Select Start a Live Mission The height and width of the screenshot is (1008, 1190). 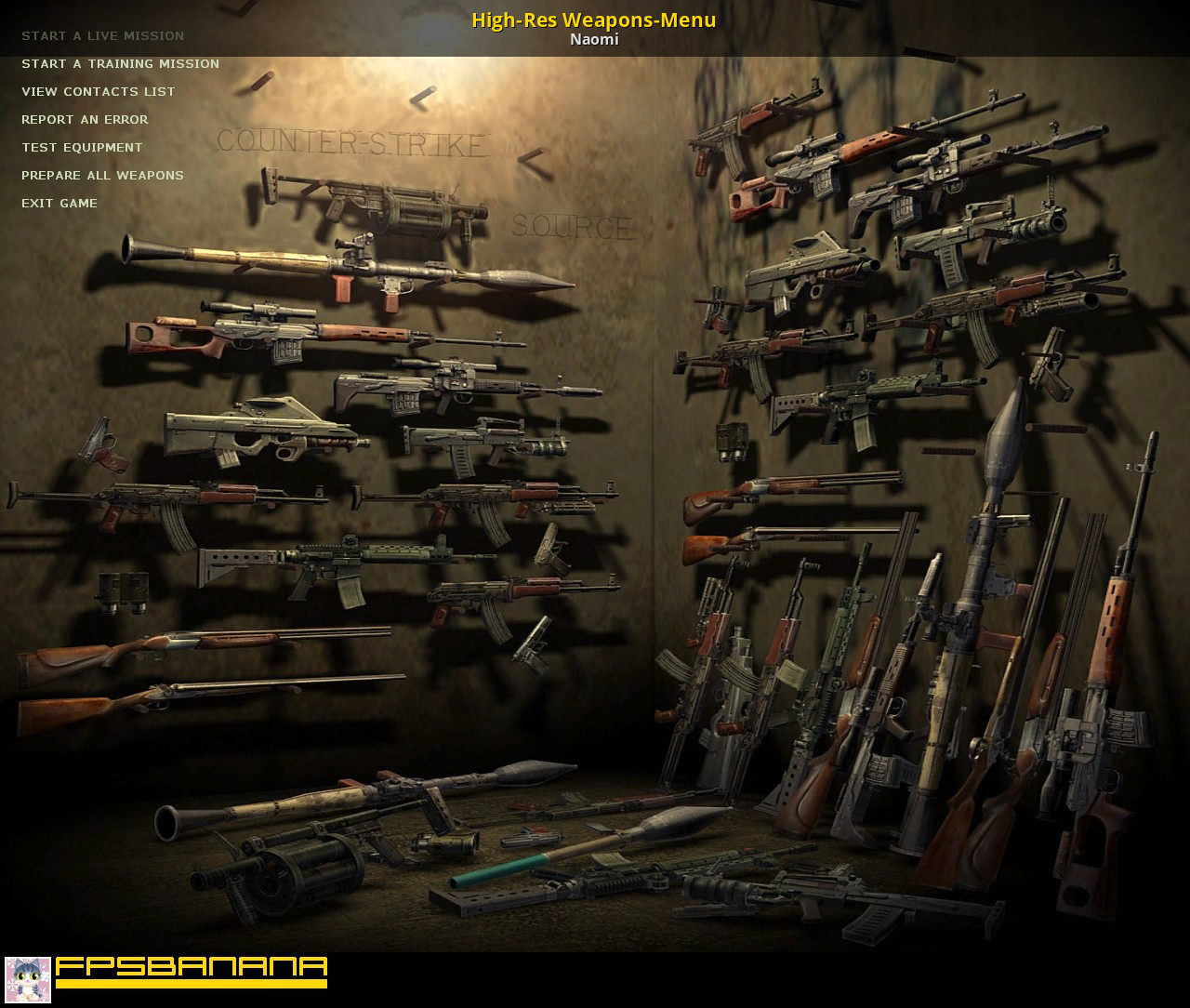point(102,36)
